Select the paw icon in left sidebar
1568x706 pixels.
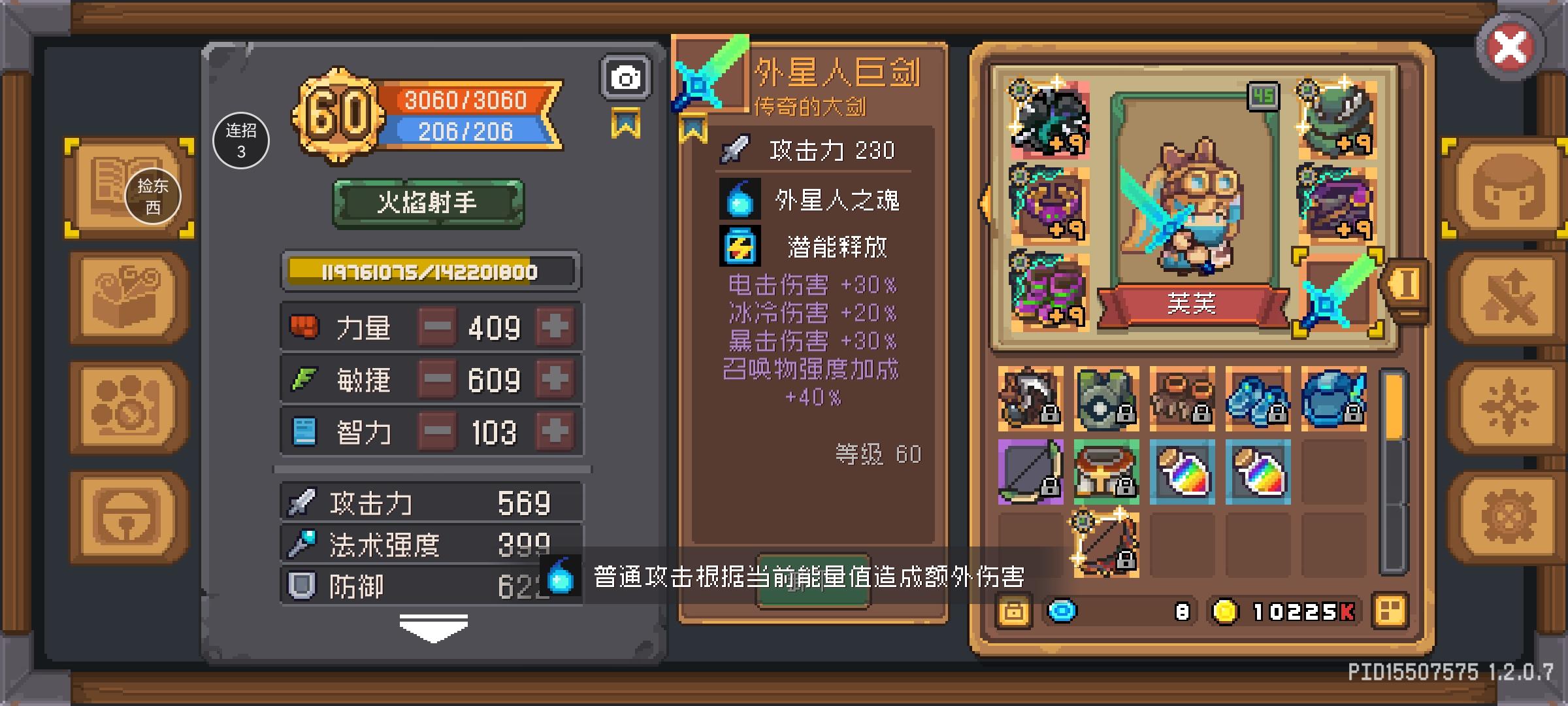point(124,405)
